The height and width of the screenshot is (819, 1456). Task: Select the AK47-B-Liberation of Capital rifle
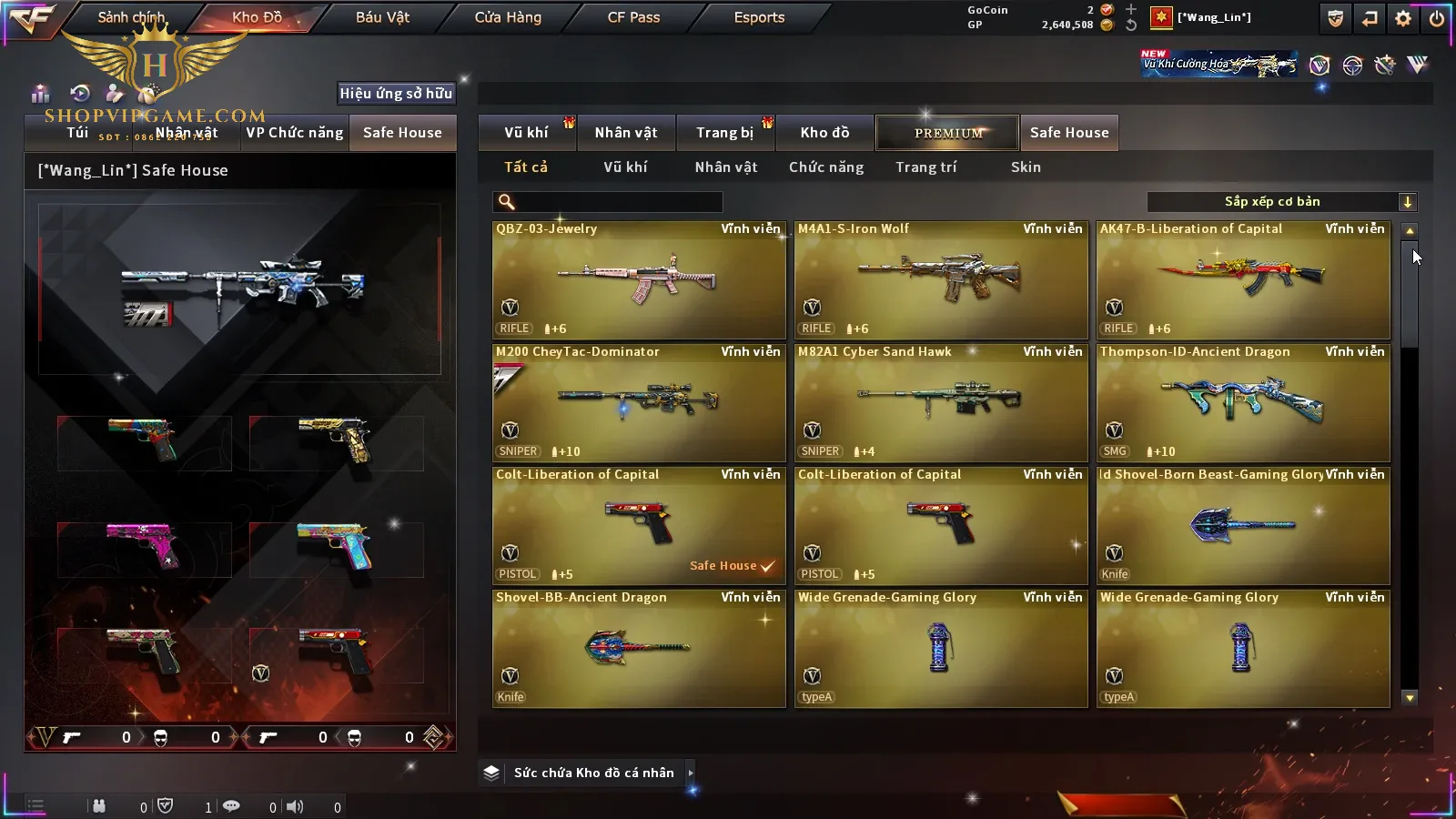click(x=1243, y=280)
